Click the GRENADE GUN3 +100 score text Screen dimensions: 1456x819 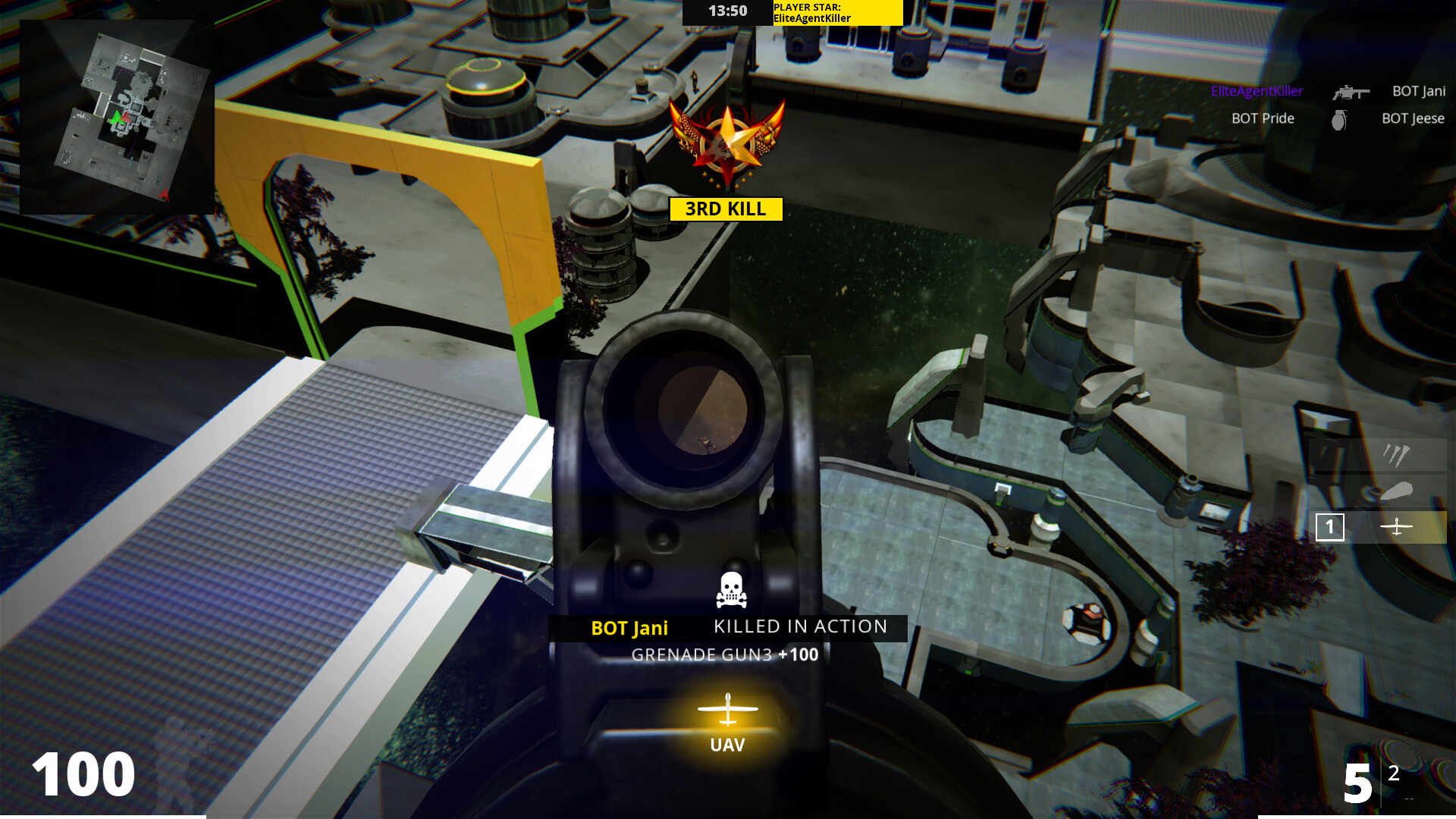pyautogui.click(x=724, y=655)
